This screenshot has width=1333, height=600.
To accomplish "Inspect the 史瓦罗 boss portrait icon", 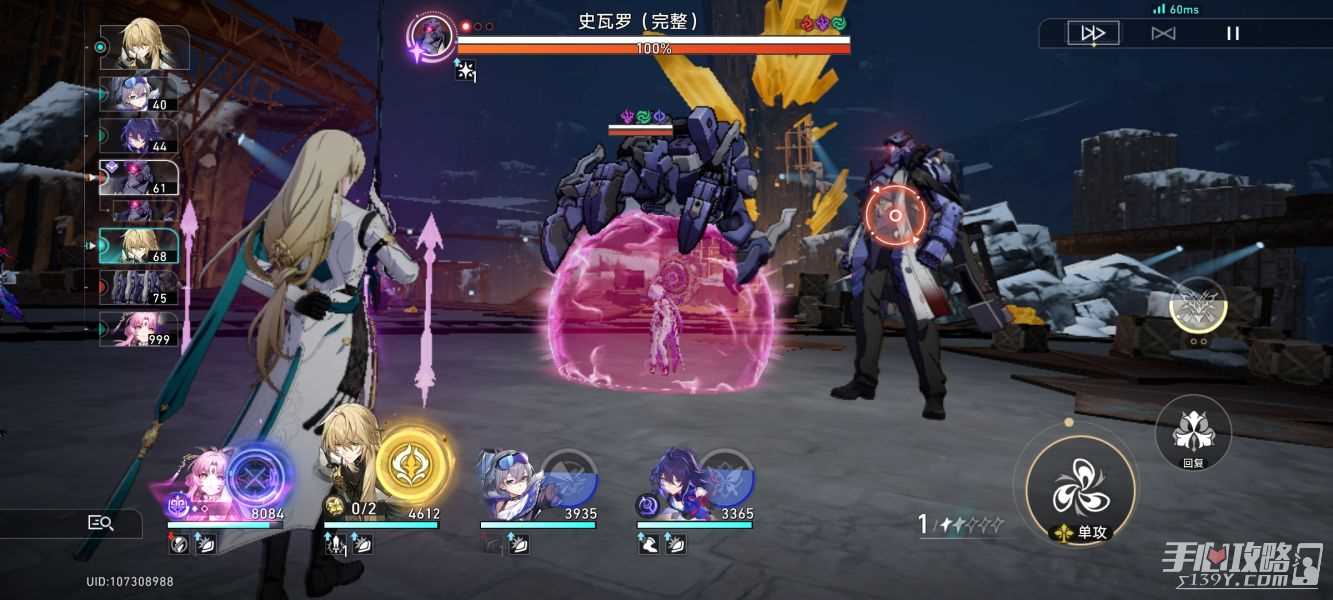I will click(x=432, y=39).
